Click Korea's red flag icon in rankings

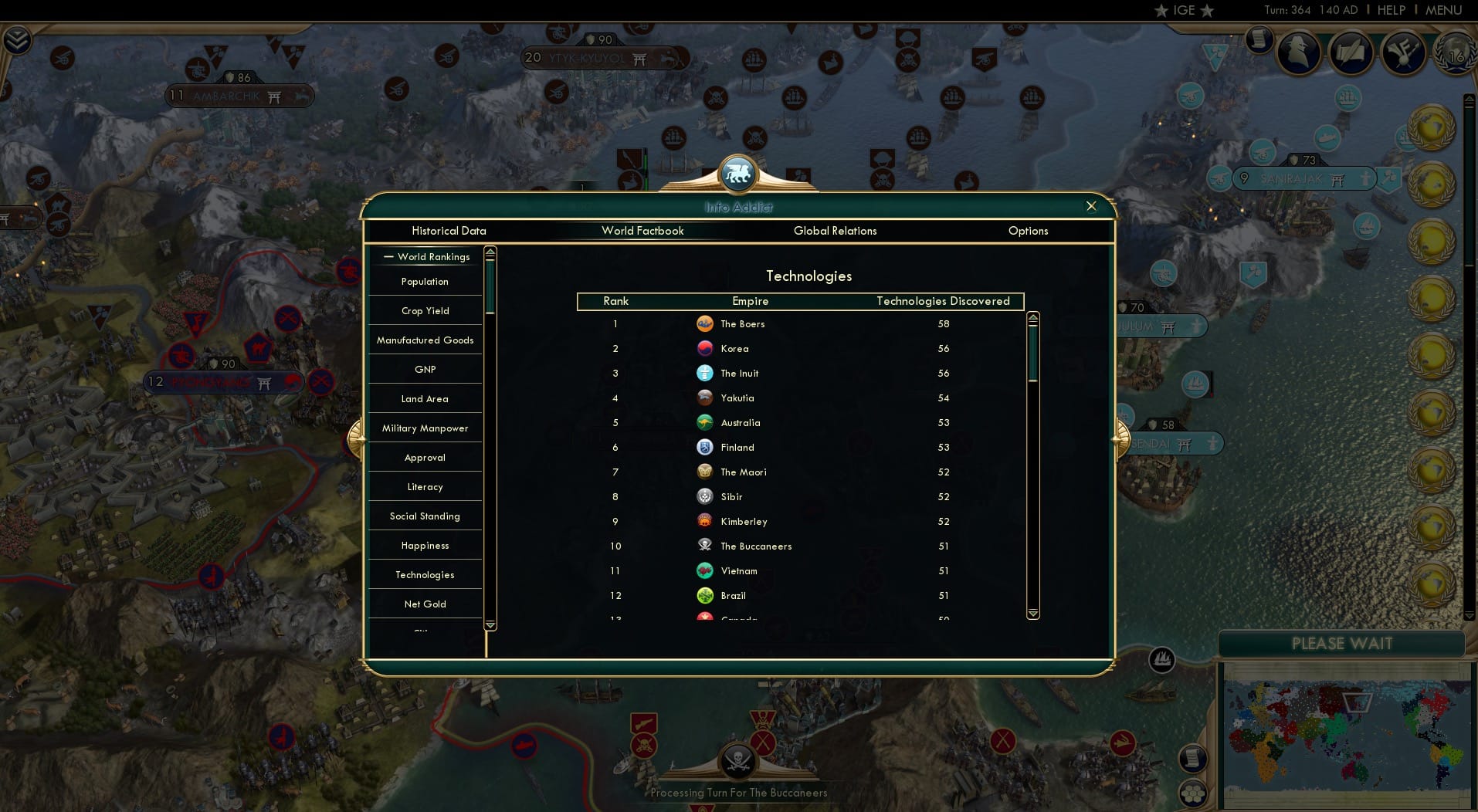click(x=705, y=348)
